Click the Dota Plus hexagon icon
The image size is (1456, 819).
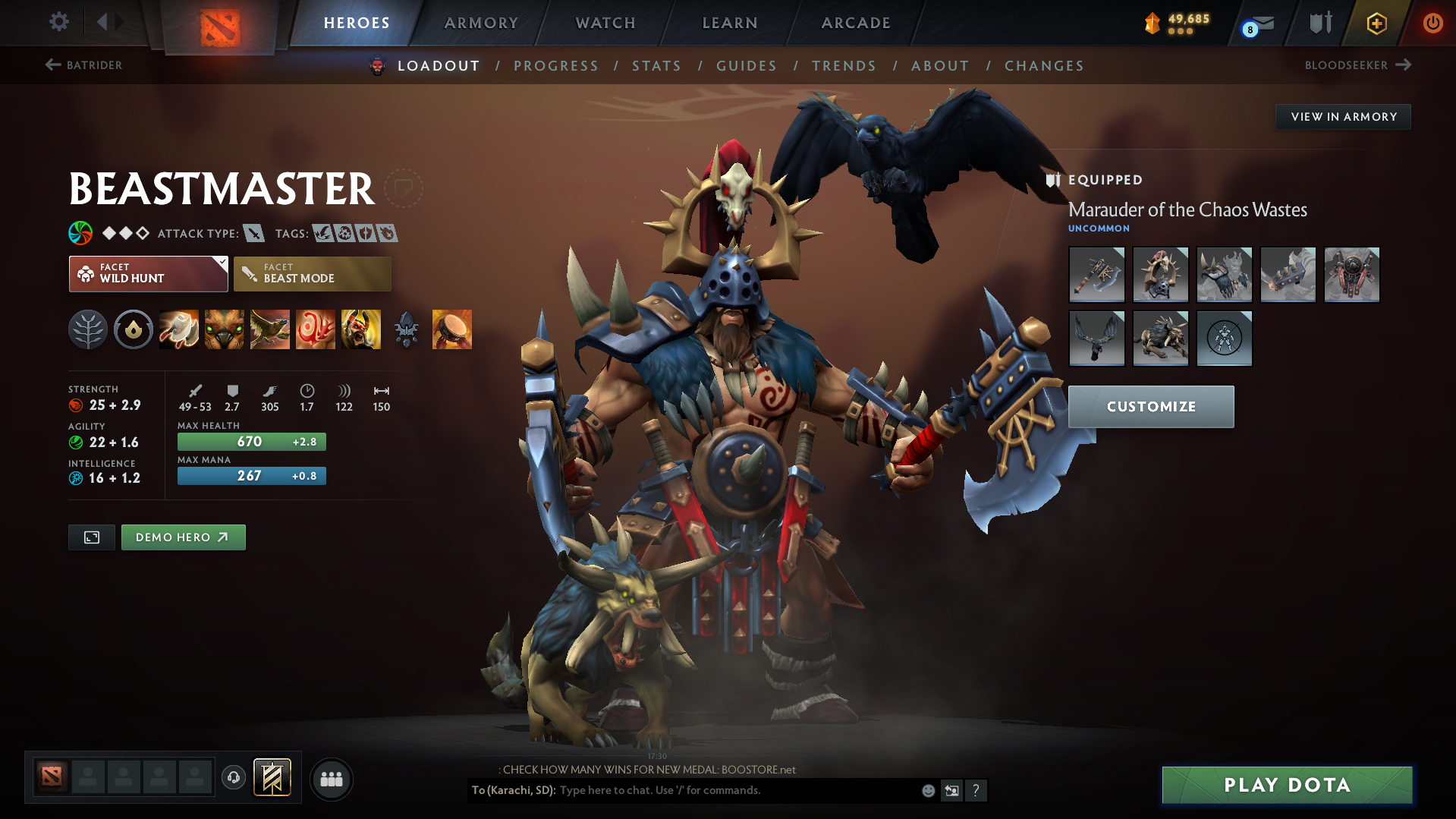[1376, 23]
